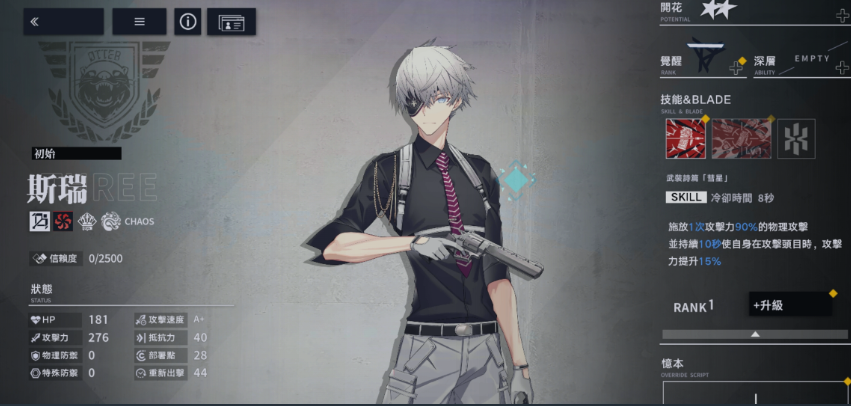
Task: Inspect the CHAOS faction icon
Action: pyautogui.click(x=111, y=221)
